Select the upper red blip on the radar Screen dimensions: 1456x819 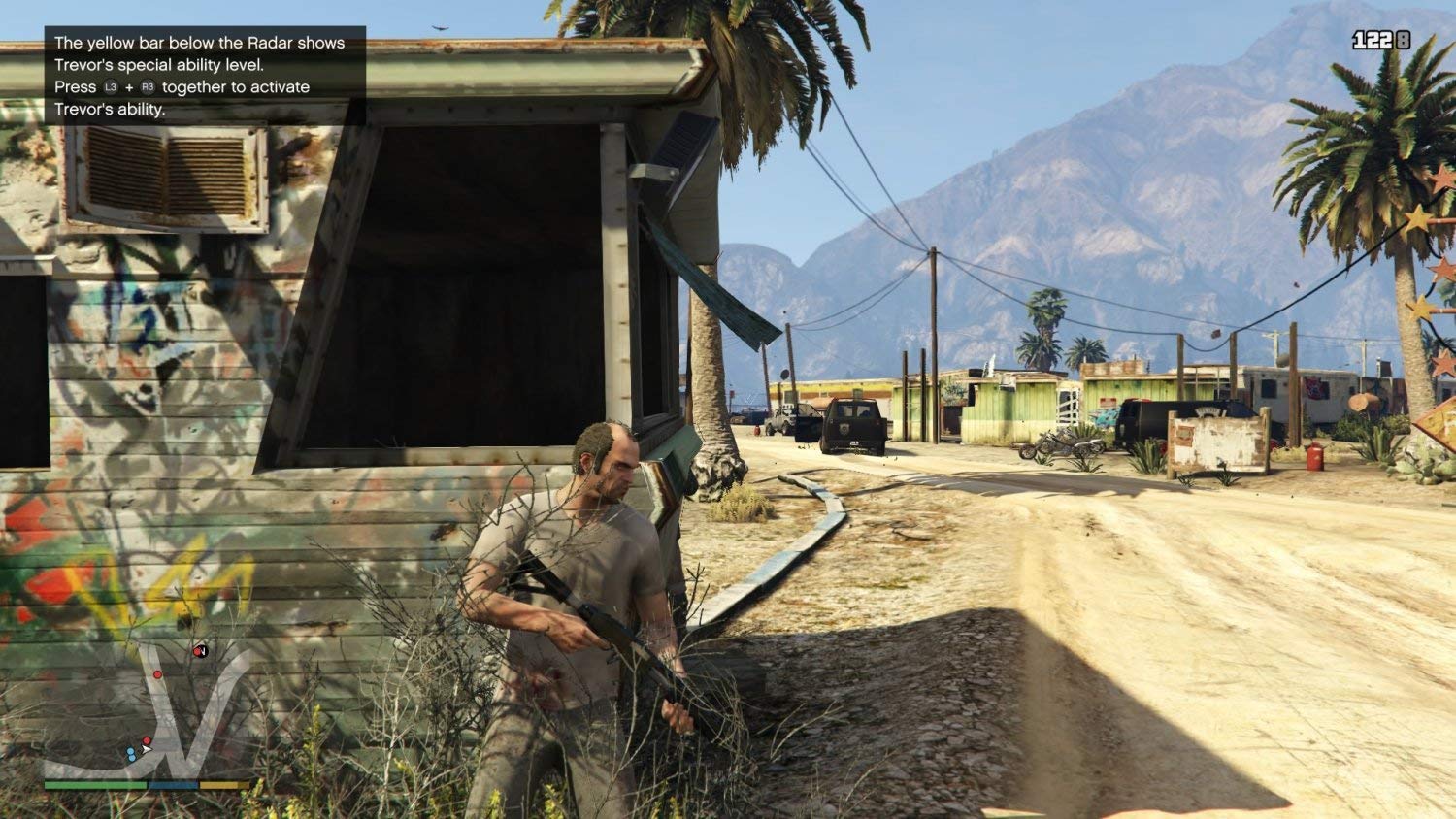tap(157, 674)
